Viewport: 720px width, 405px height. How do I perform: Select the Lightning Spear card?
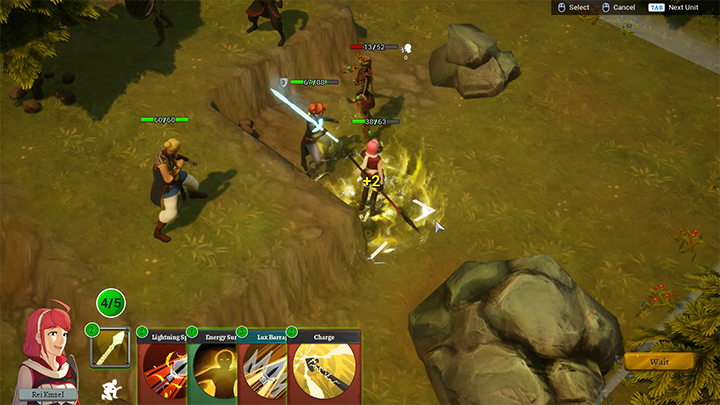(163, 368)
